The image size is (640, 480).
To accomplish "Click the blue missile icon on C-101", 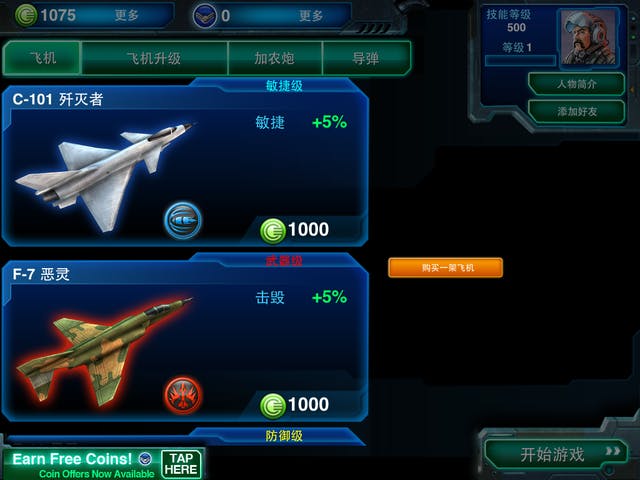I will point(183,218).
